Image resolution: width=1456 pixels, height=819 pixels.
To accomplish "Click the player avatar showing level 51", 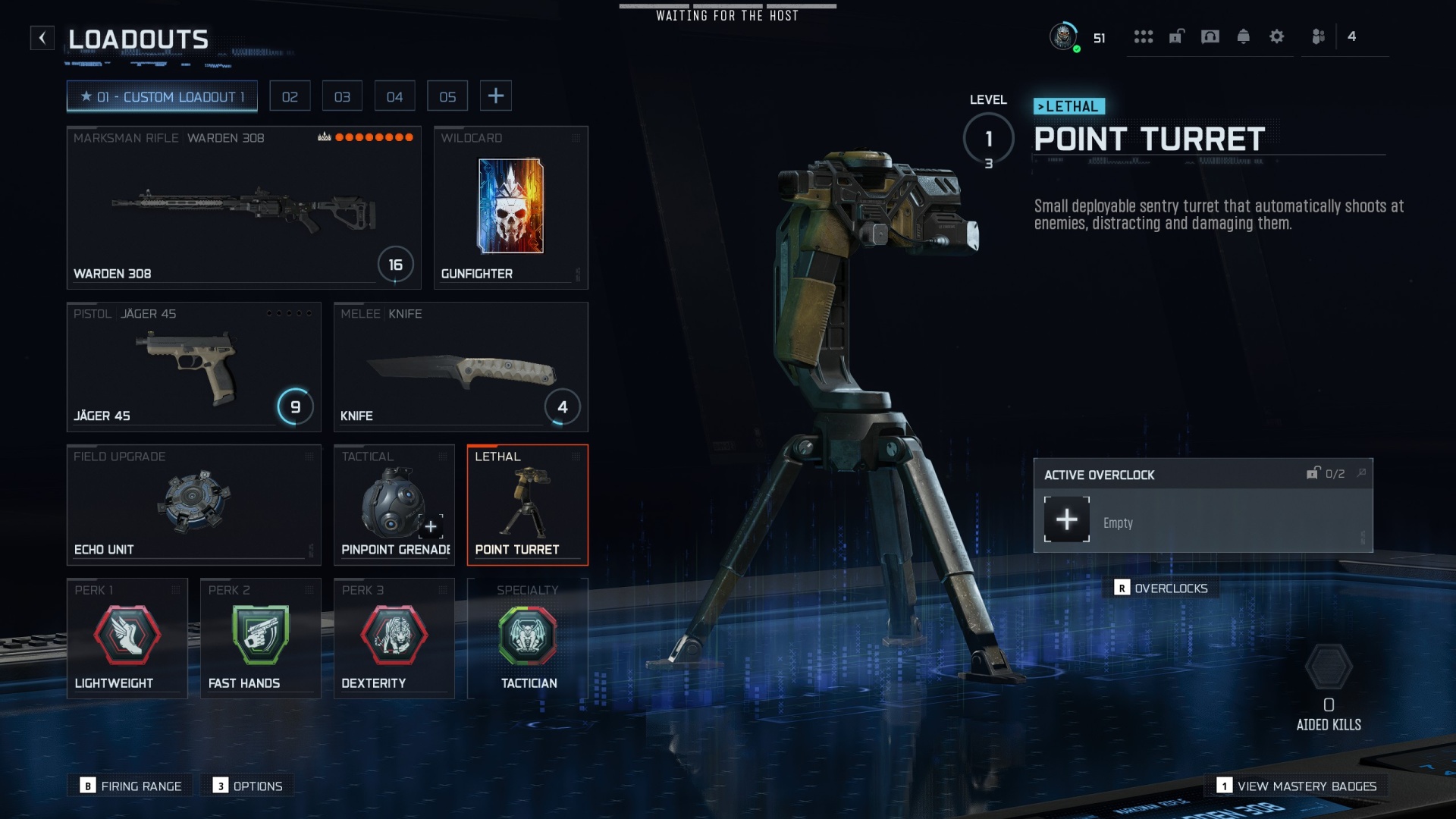I will pyautogui.click(x=1065, y=36).
